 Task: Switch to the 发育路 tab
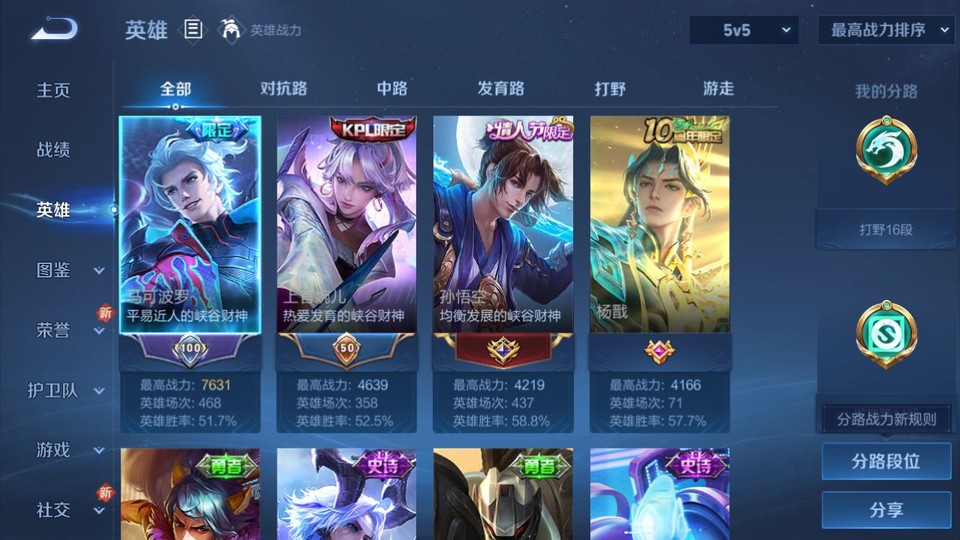click(501, 89)
